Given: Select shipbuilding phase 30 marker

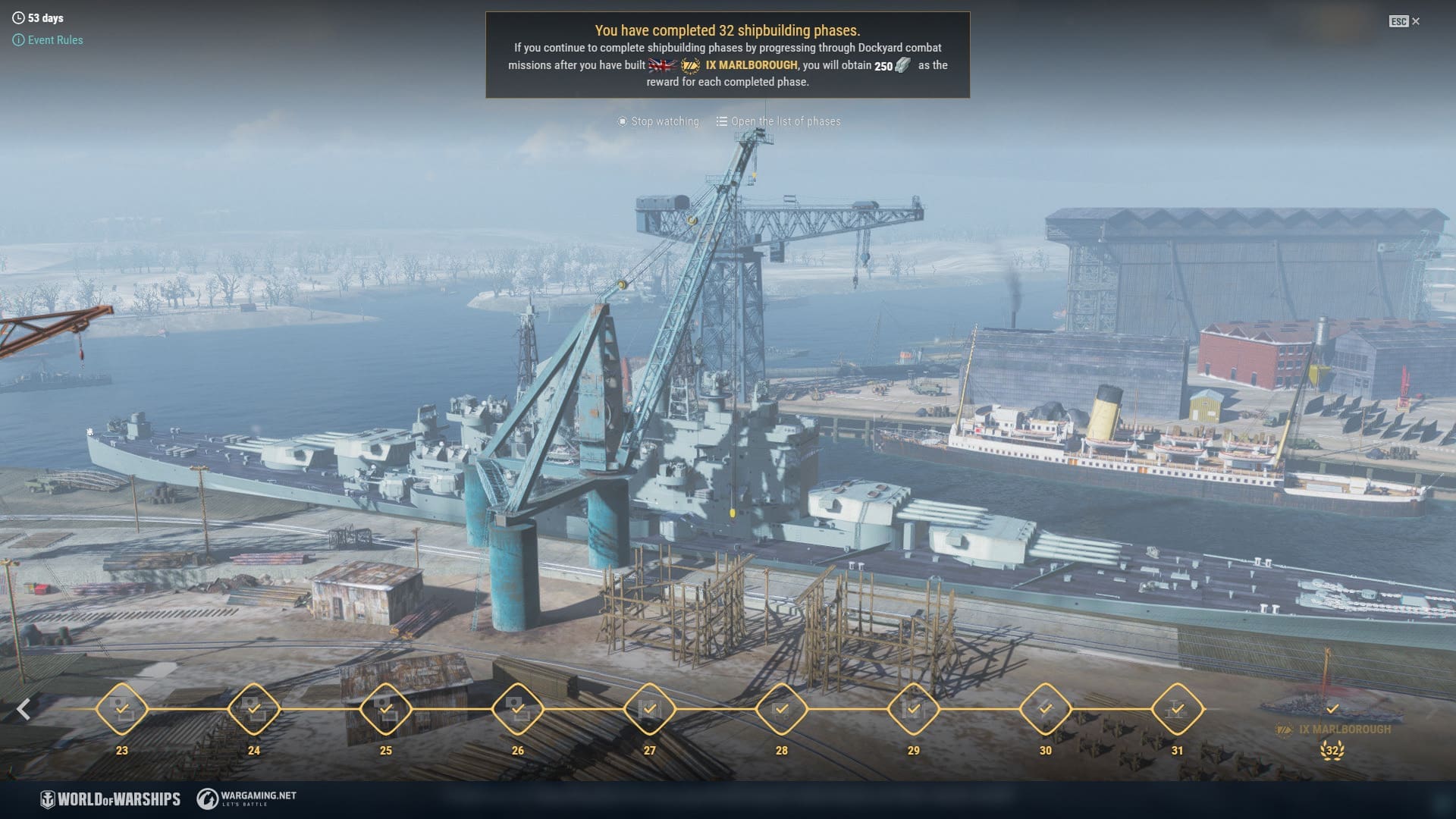Looking at the screenshot, I should point(1046,709).
